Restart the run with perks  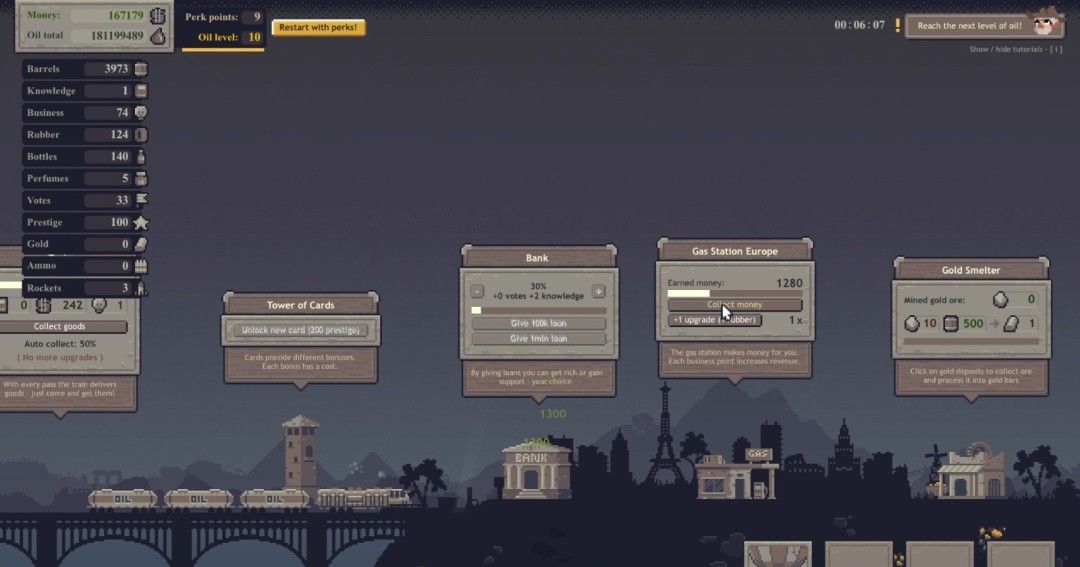(318, 27)
